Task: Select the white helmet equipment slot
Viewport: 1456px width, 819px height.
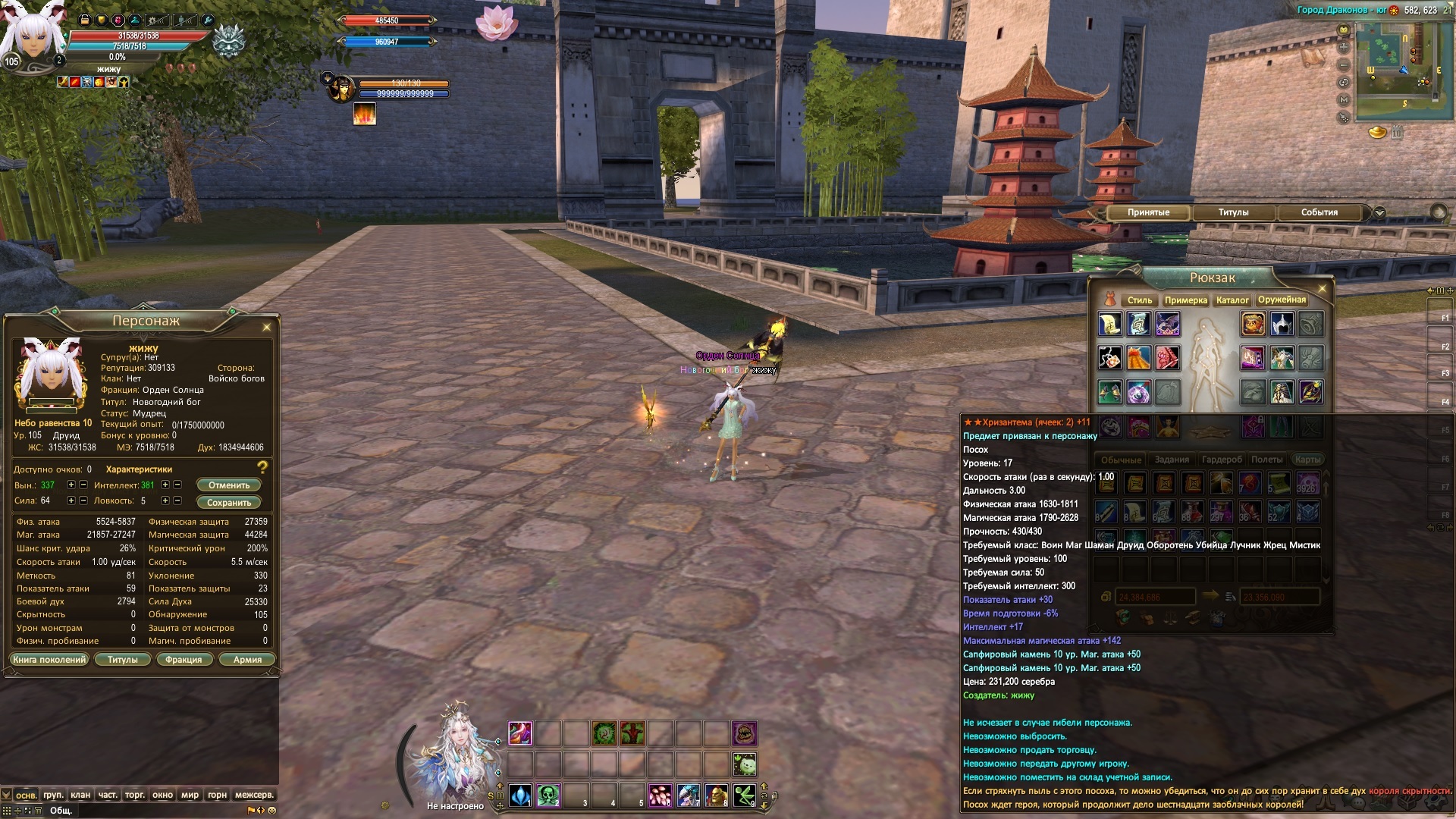Action: pos(1282,325)
